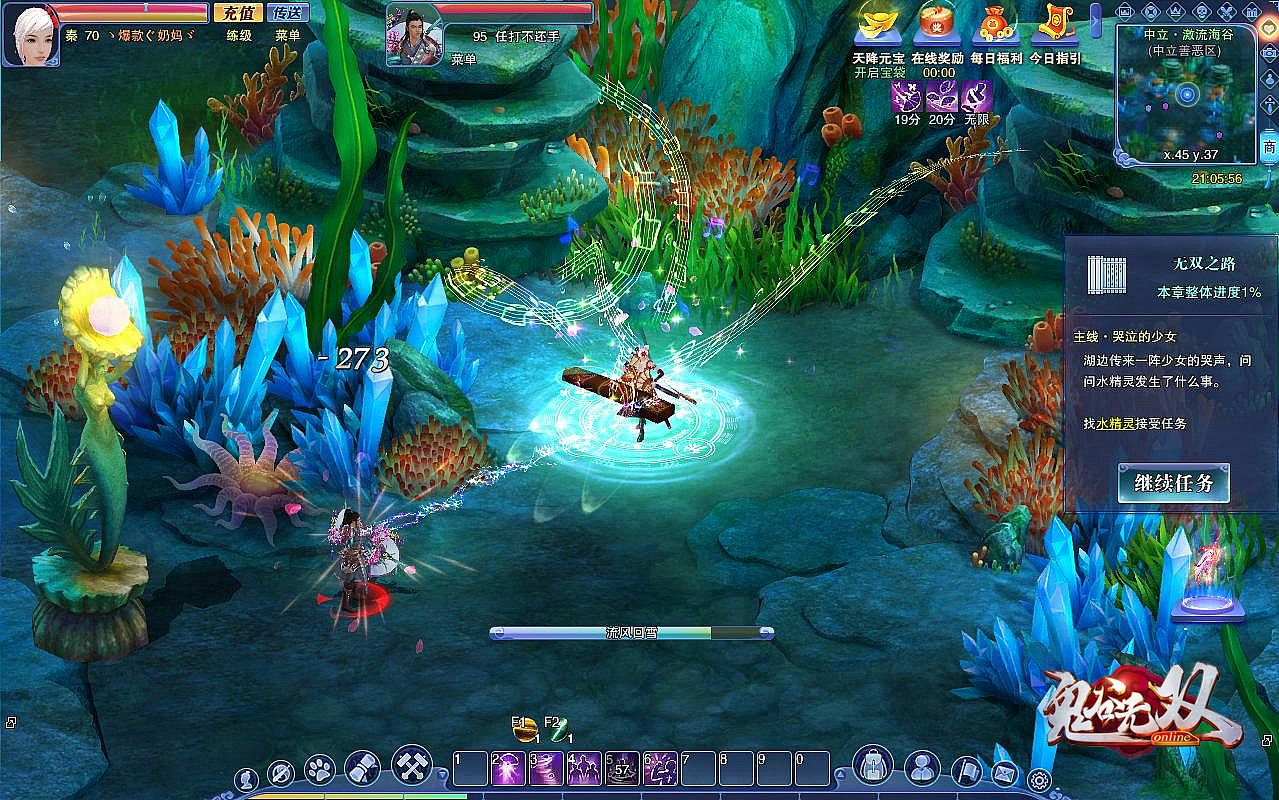This screenshot has height=800, width=1279.
Task: Open the mail envelope icon
Action: tap(1004, 773)
